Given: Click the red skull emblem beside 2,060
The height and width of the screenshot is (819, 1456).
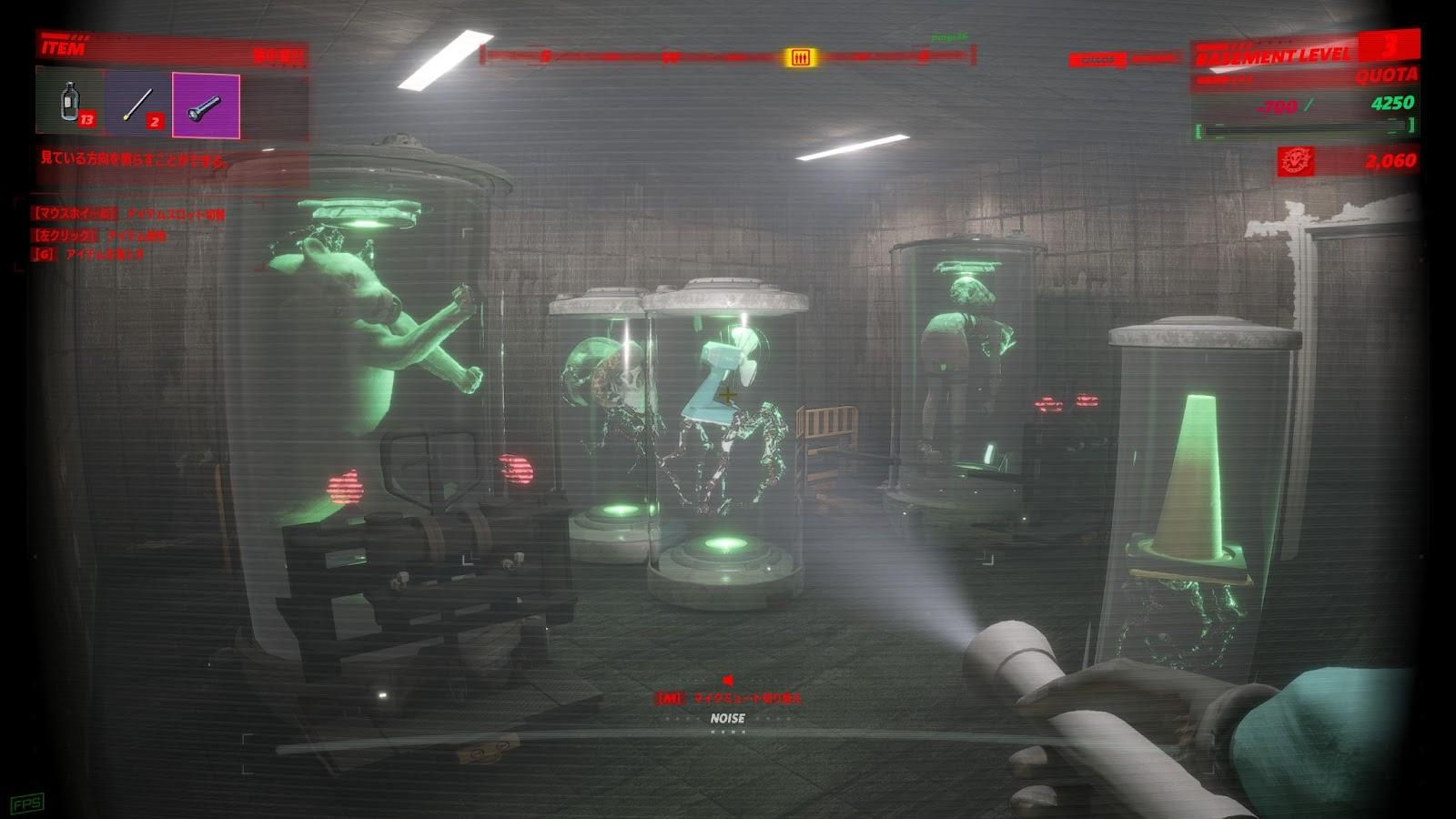Looking at the screenshot, I should [x=1295, y=161].
